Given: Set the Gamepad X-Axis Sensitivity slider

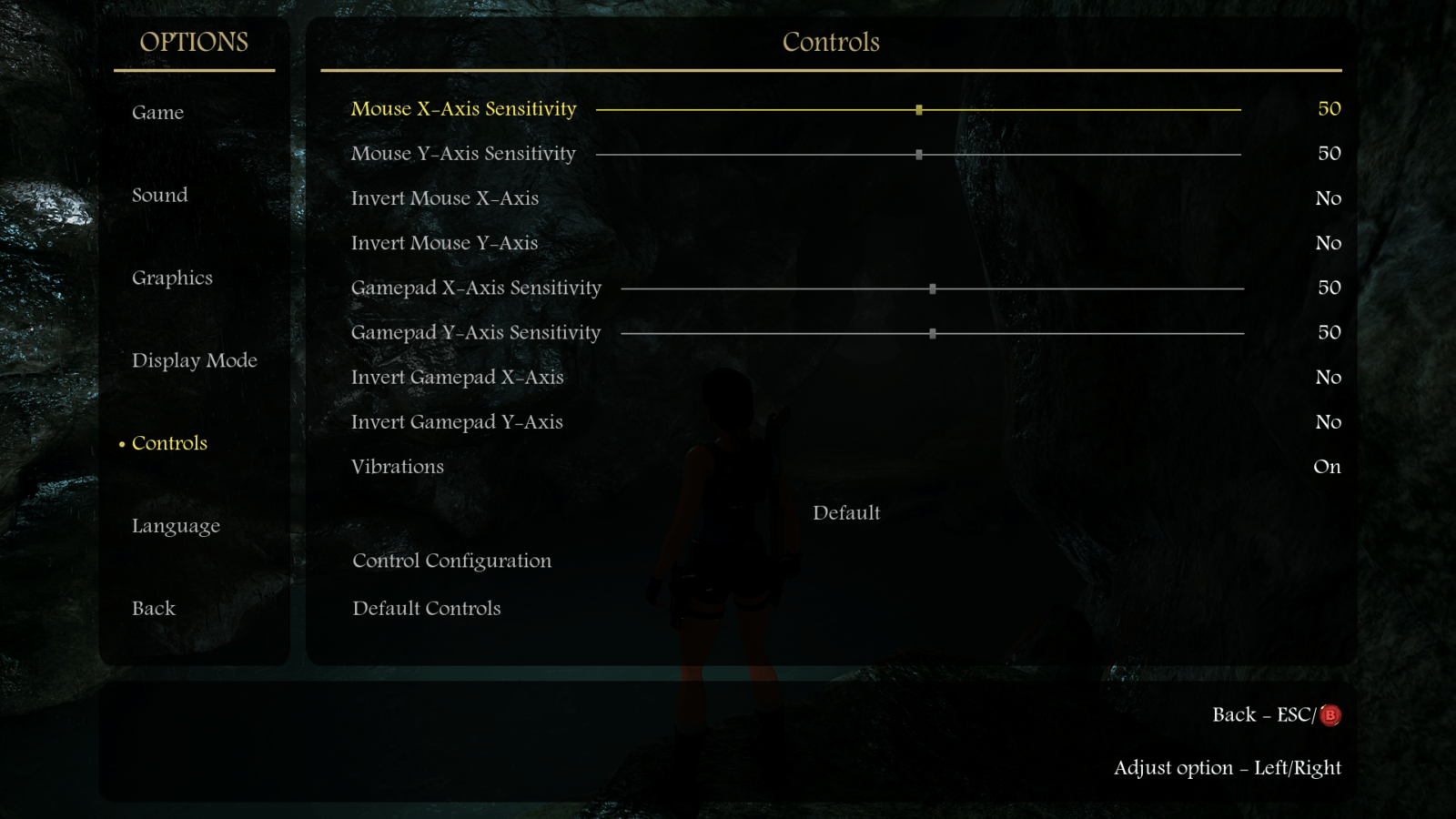Looking at the screenshot, I should (933, 288).
